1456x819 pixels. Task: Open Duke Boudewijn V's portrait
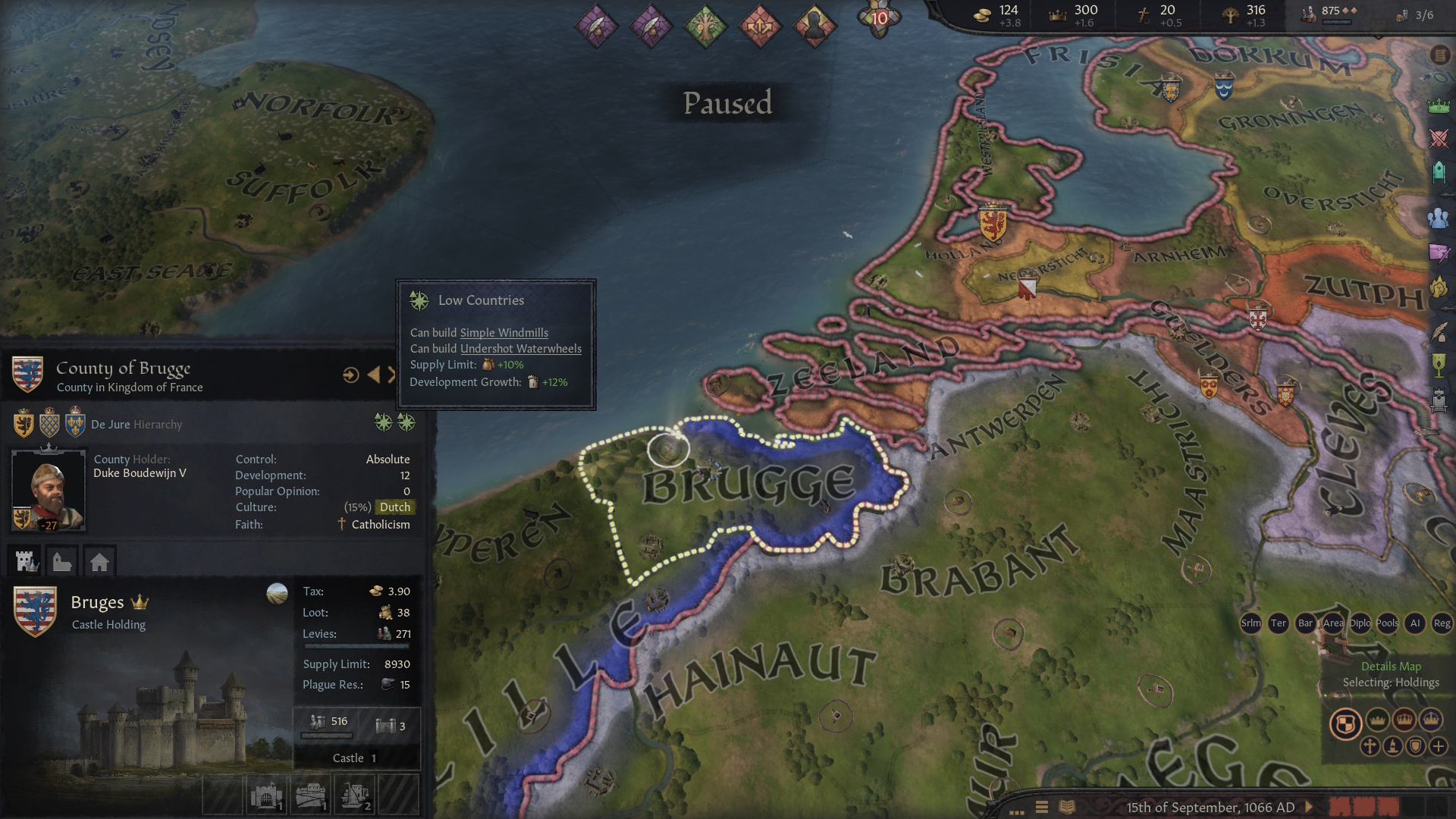click(x=48, y=490)
